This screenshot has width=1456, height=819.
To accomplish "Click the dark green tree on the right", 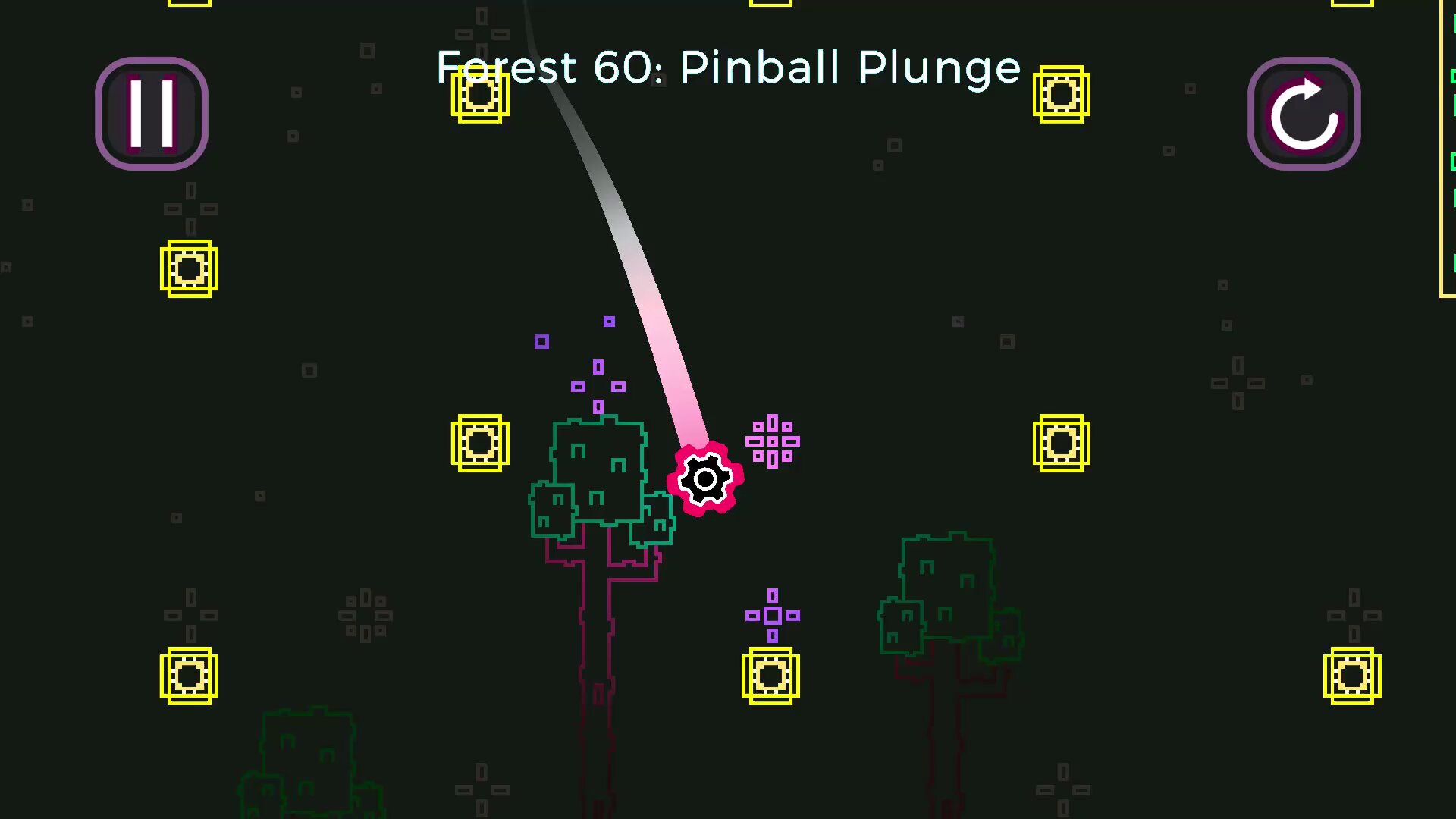I will 948,591.
